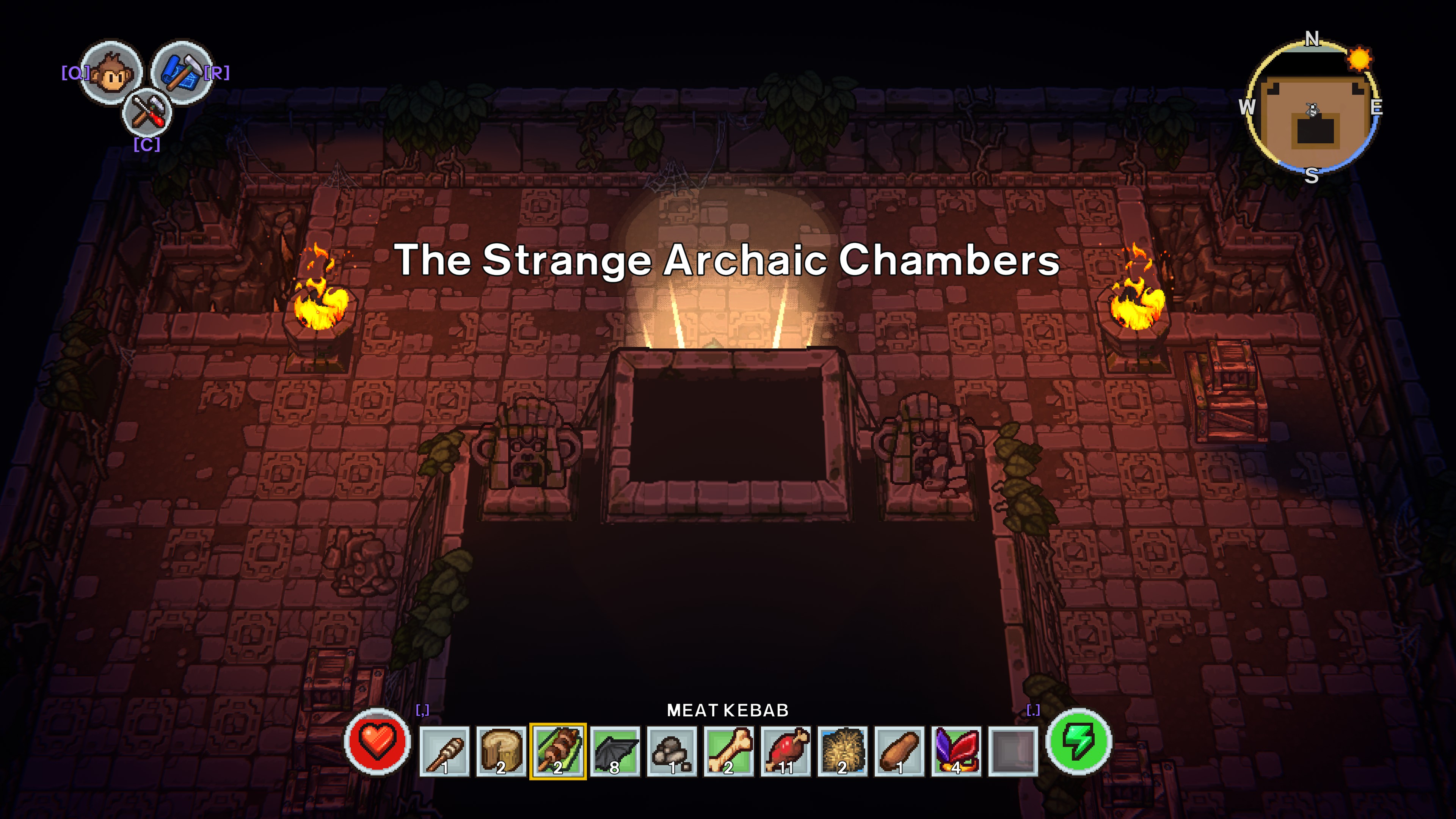Open the monkey face menu icon

[111, 72]
